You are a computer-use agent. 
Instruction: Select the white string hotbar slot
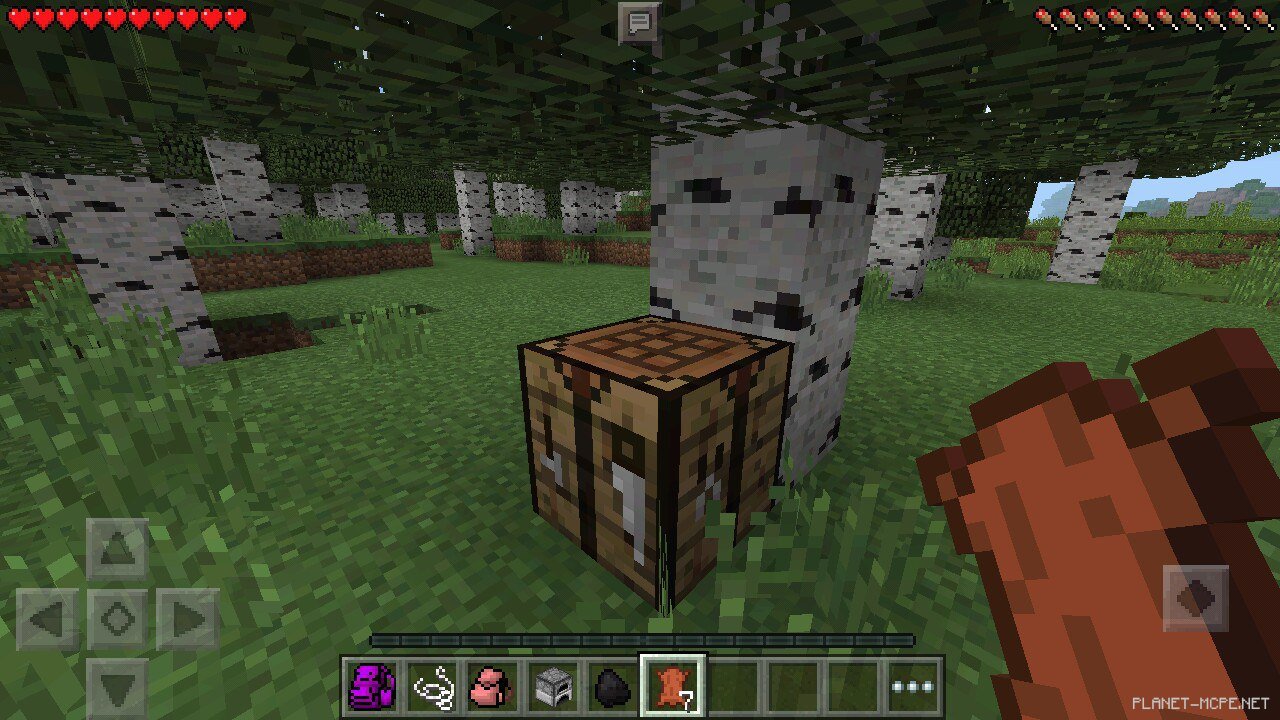tap(432, 687)
